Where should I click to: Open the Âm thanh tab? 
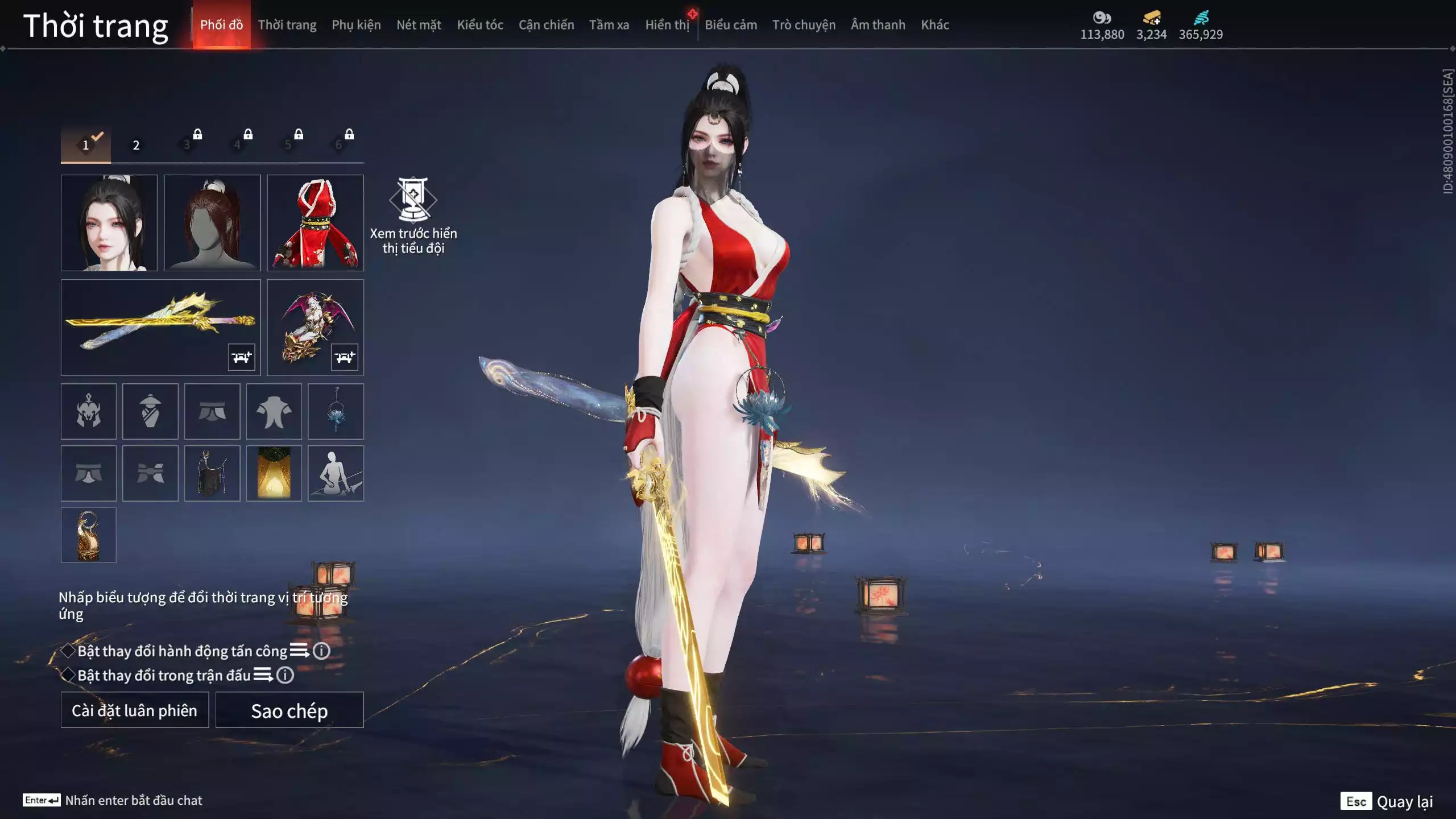click(x=878, y=25)
